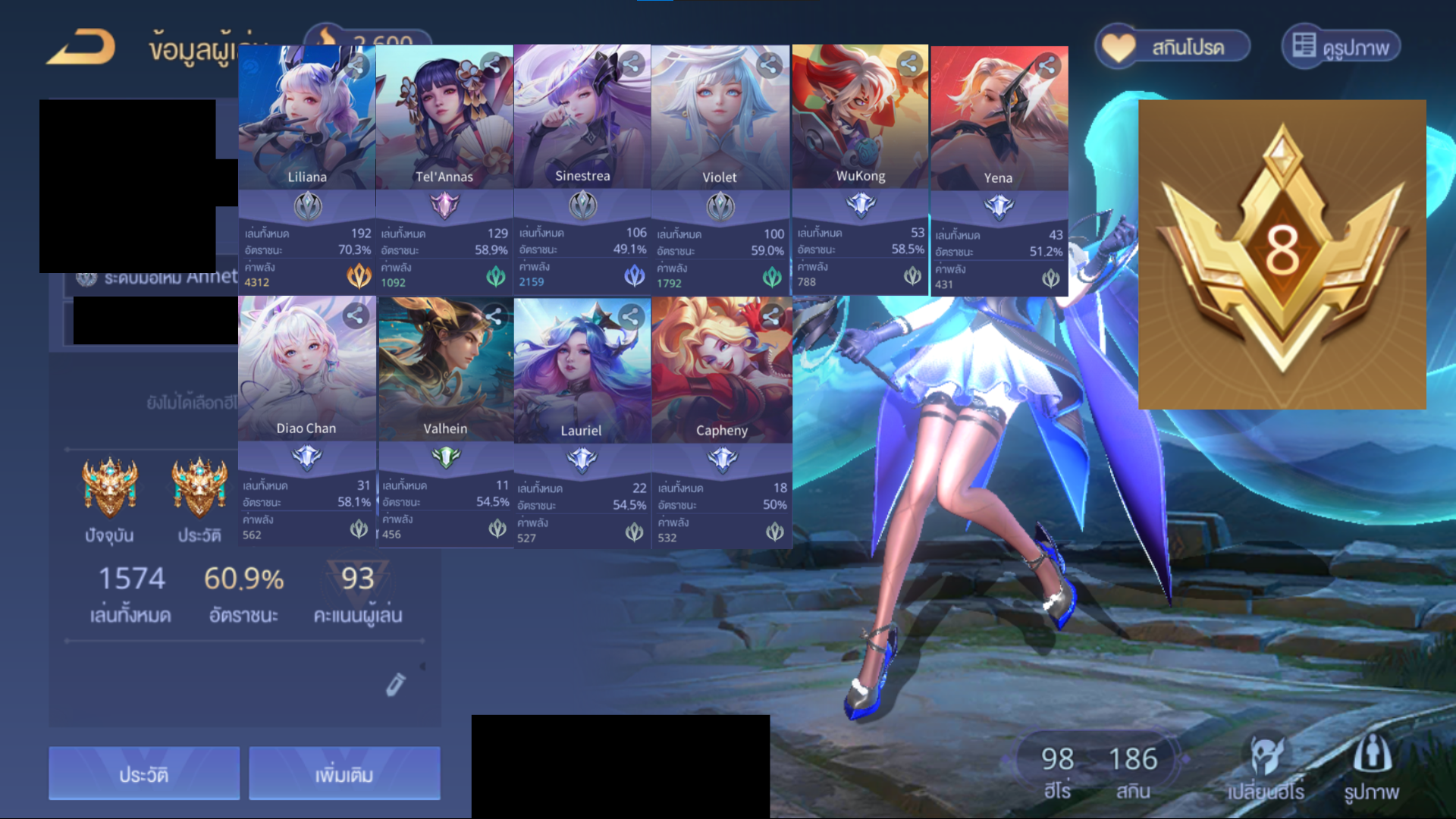Open the Valhein hero card
The image size is (1456, 819).
[445, 372]
